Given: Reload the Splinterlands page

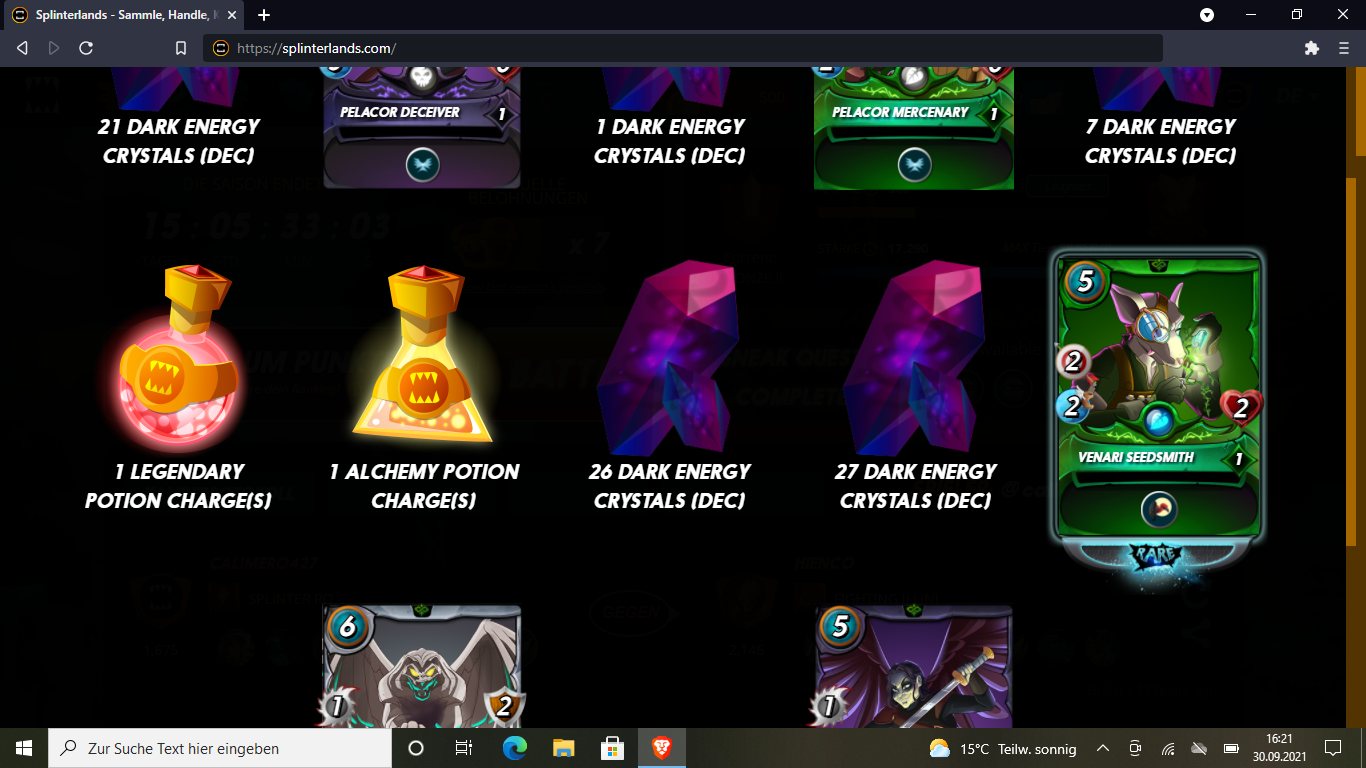Looking at the screenshot, I should tap(87, 48).
